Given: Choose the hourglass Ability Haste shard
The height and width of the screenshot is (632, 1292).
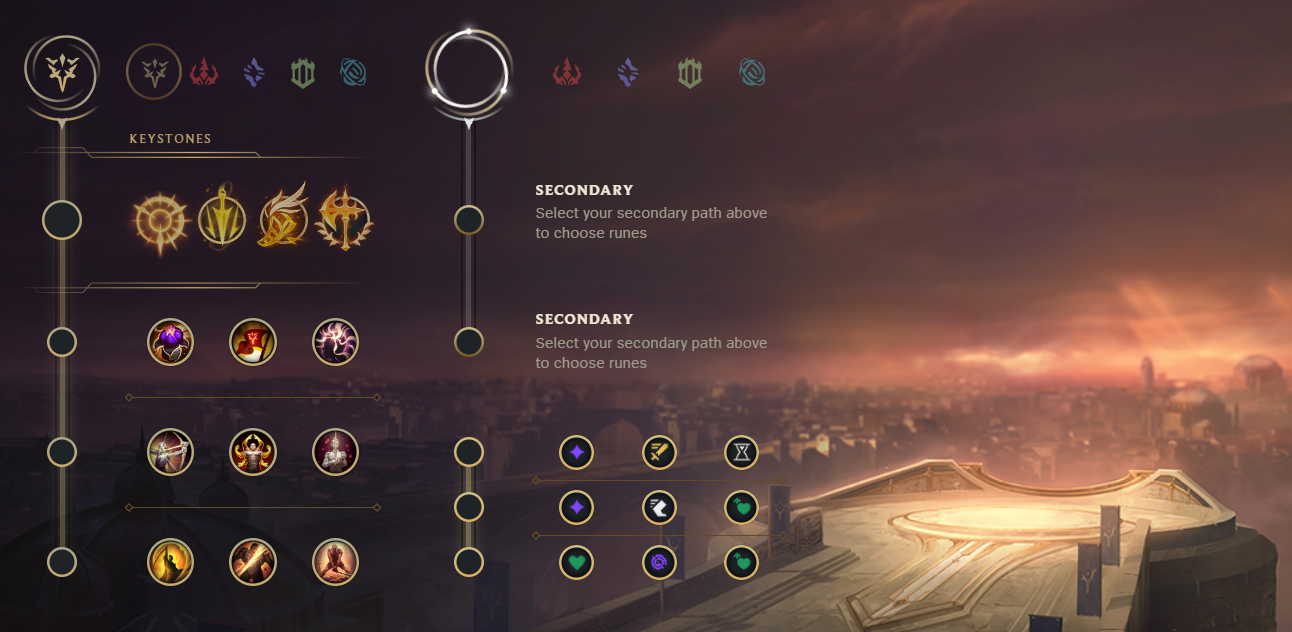Looking at the screenshot, I should pyautogui.click(x=741, y=453).
